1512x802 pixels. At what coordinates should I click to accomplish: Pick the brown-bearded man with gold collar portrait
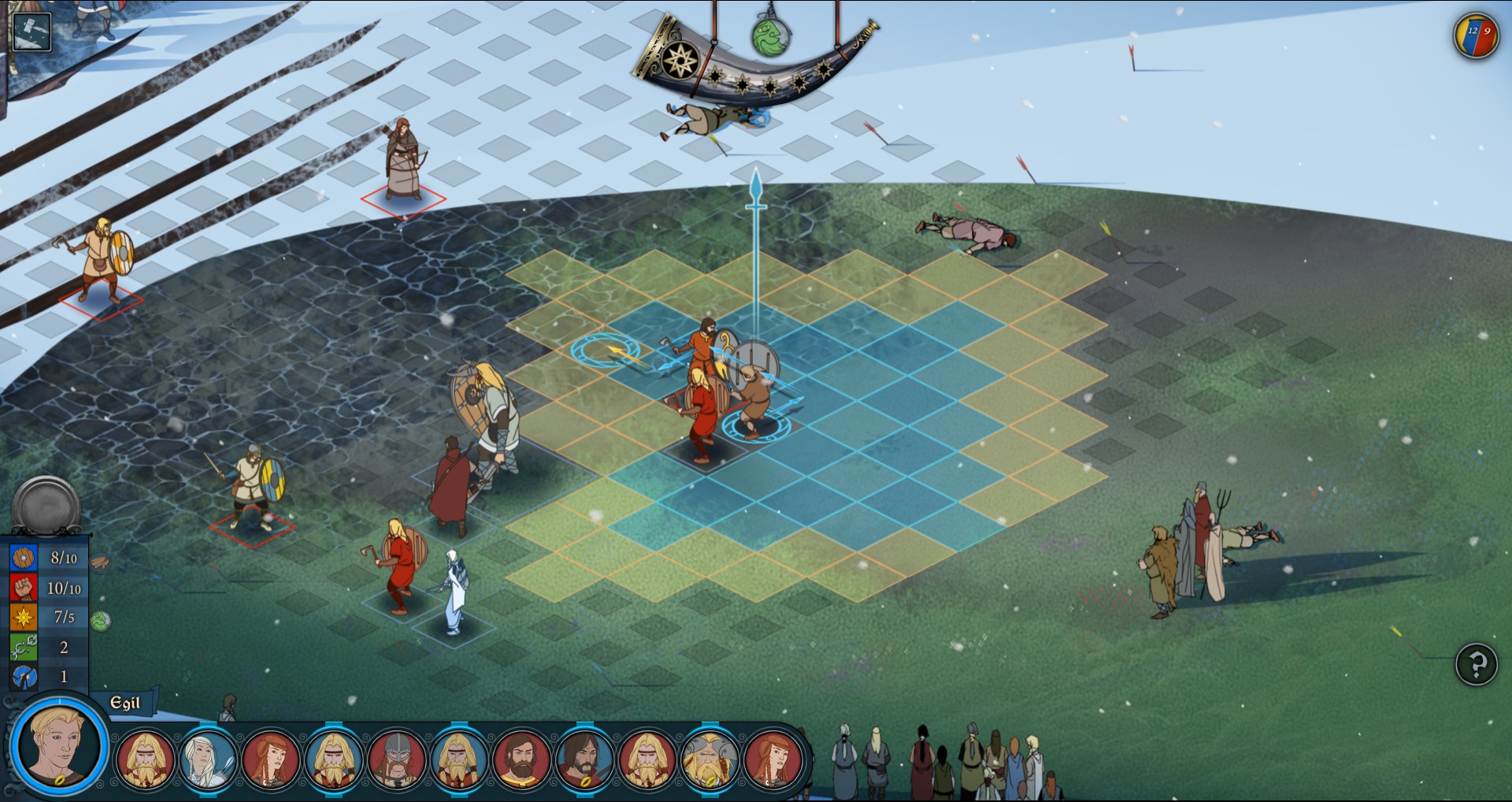[x=521, y=759]
